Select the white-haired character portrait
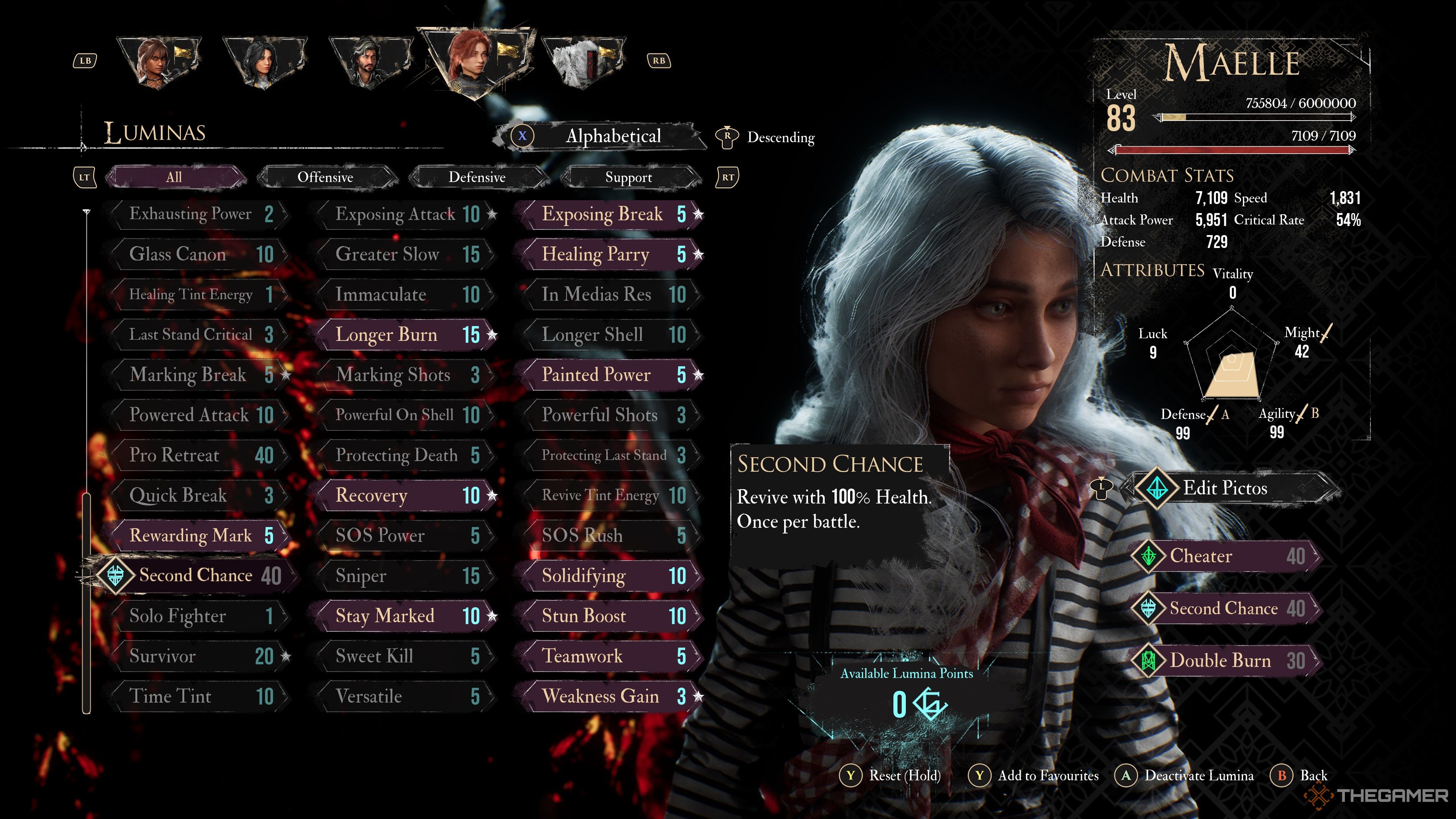This screenshot has height=819, width=1456. tap(582, 61)
